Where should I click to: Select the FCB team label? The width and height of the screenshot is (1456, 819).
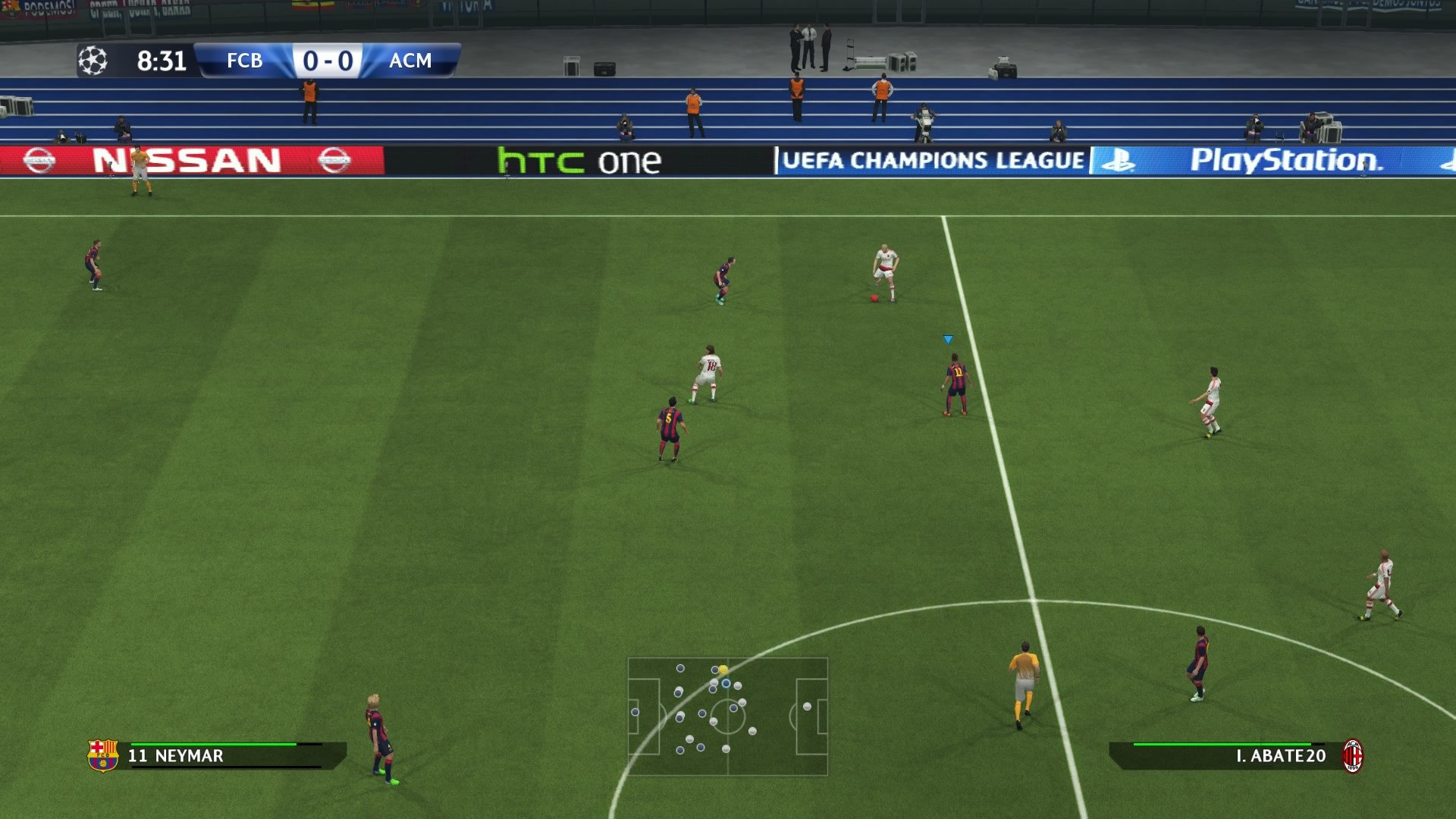(243, 61)
